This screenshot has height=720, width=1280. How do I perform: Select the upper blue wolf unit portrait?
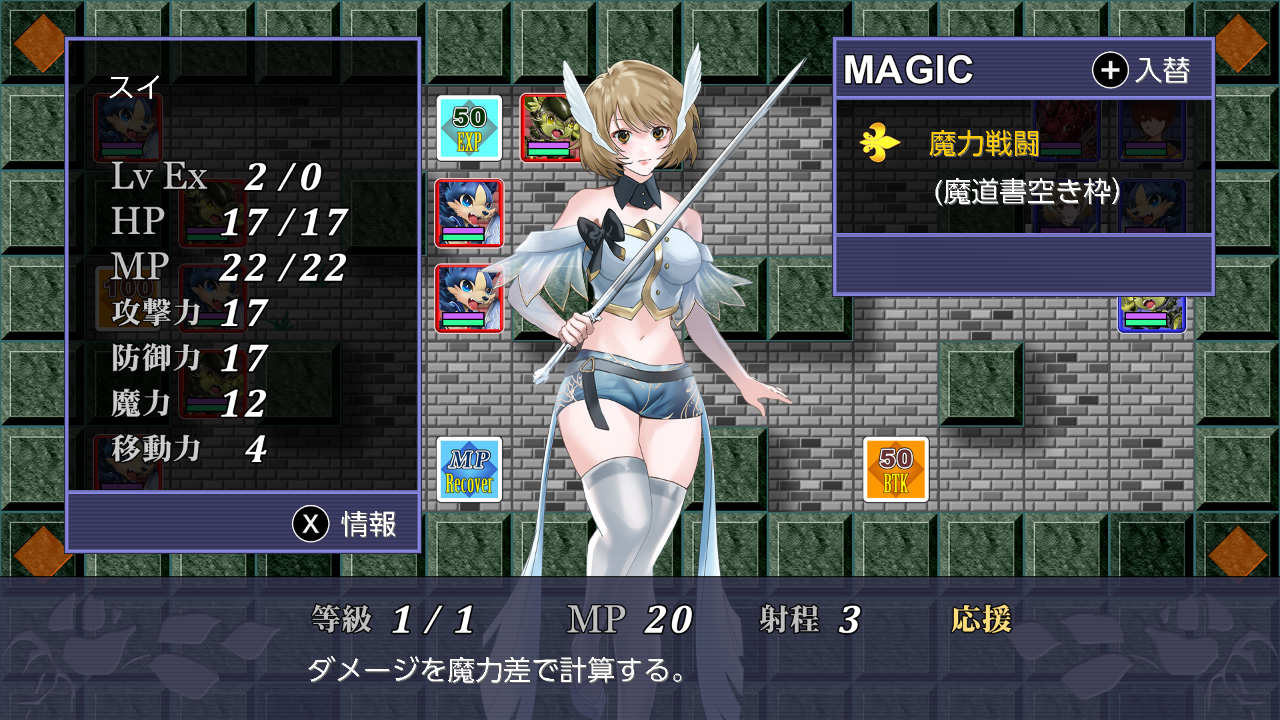(x=470, y=208)
